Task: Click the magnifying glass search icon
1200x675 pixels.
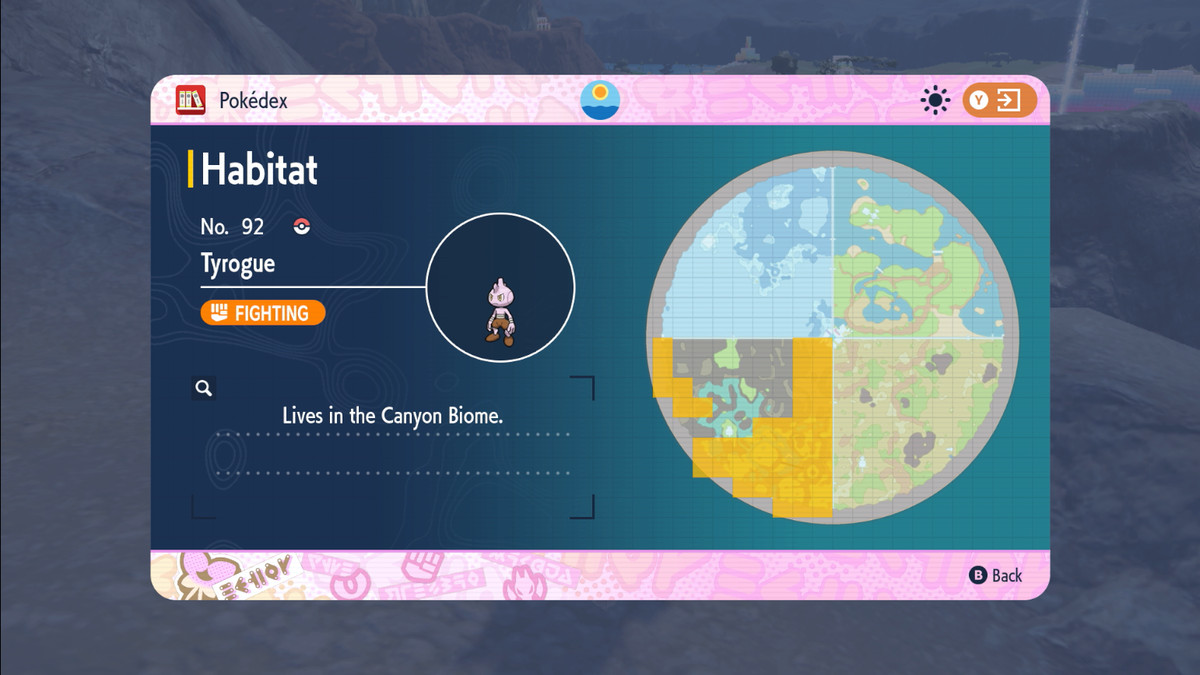Action: [x=204, y=389]
